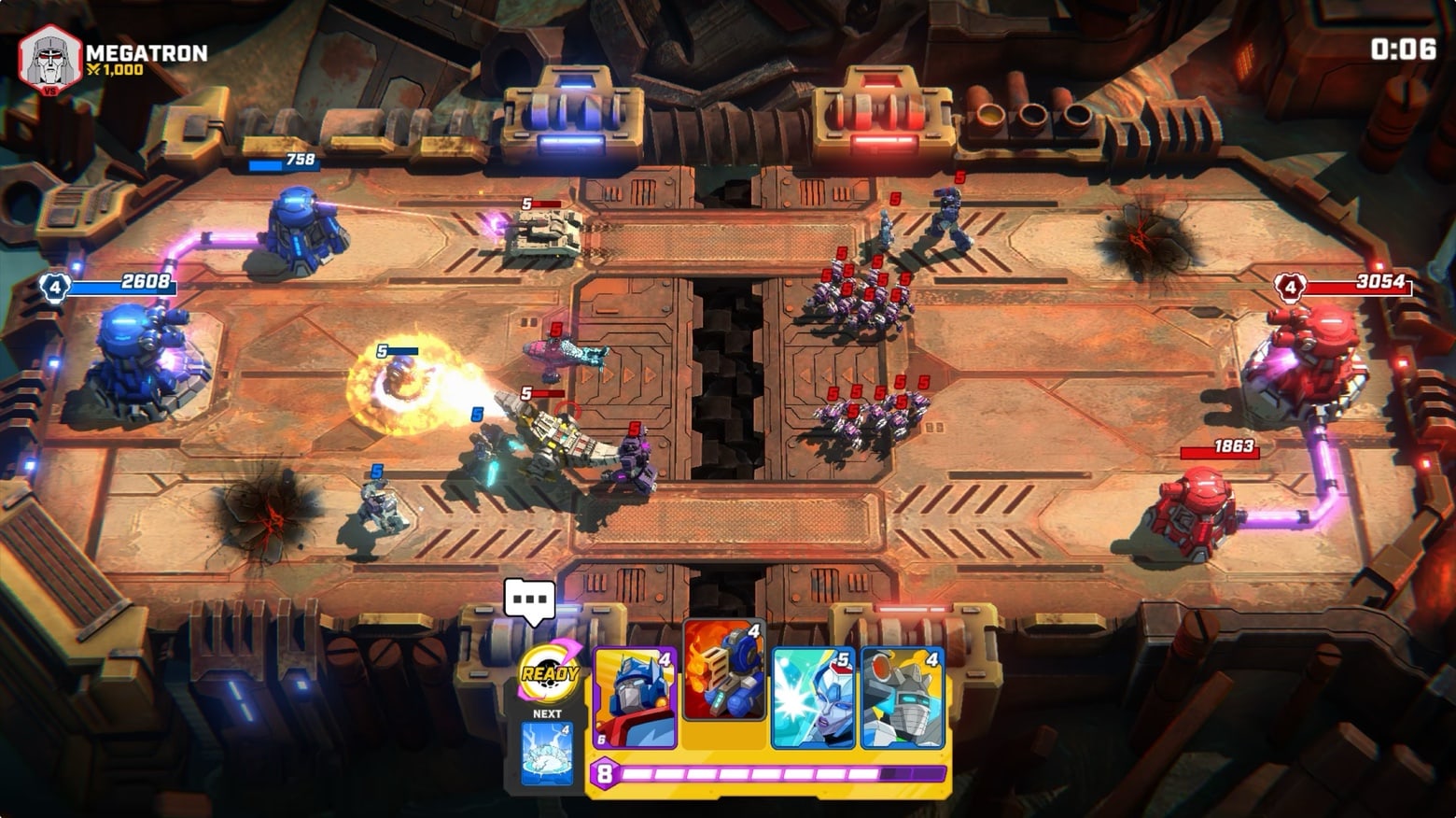Choose the raised flamethrower turret card
Viewport: 1456px width, 818px height.
(x=724, y=670)
